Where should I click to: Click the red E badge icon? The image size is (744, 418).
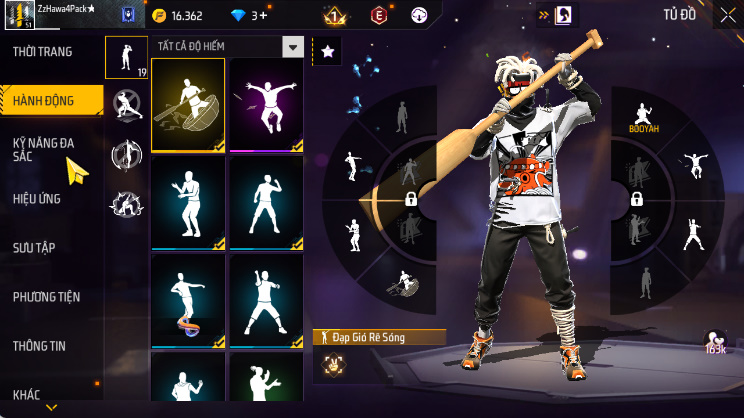[379, 16]
